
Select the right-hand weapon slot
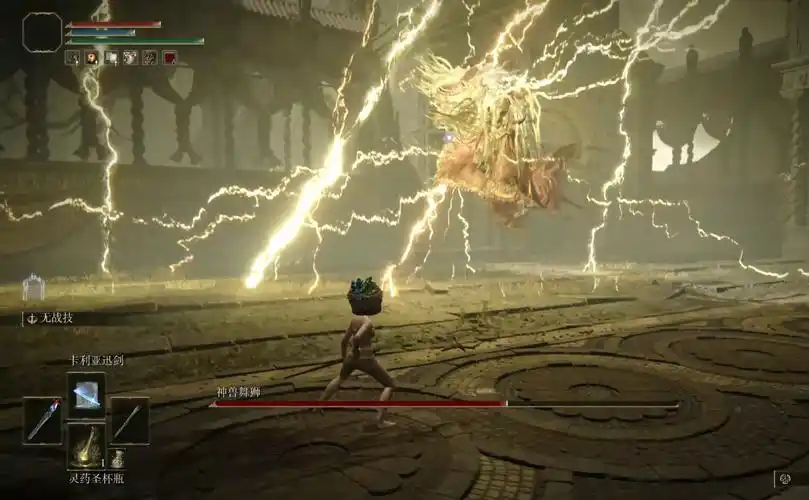tap(129, 420)
